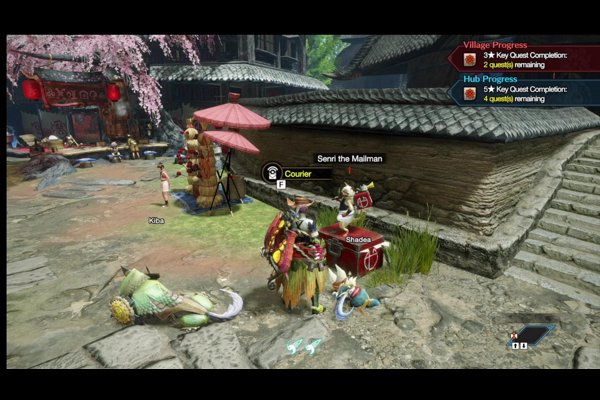
Task: Select the Courier interaction label
Action: 306,173
